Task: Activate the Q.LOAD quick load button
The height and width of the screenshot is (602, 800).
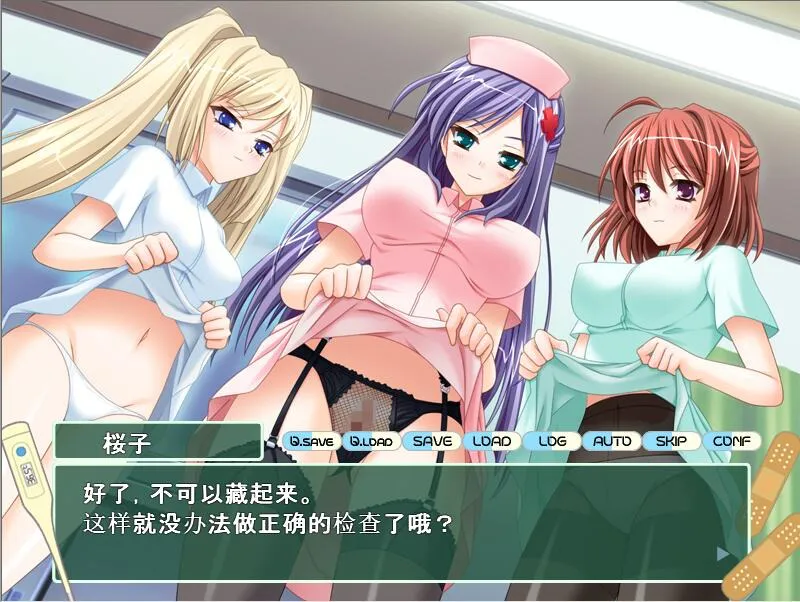Action: [x=370, y=441]
